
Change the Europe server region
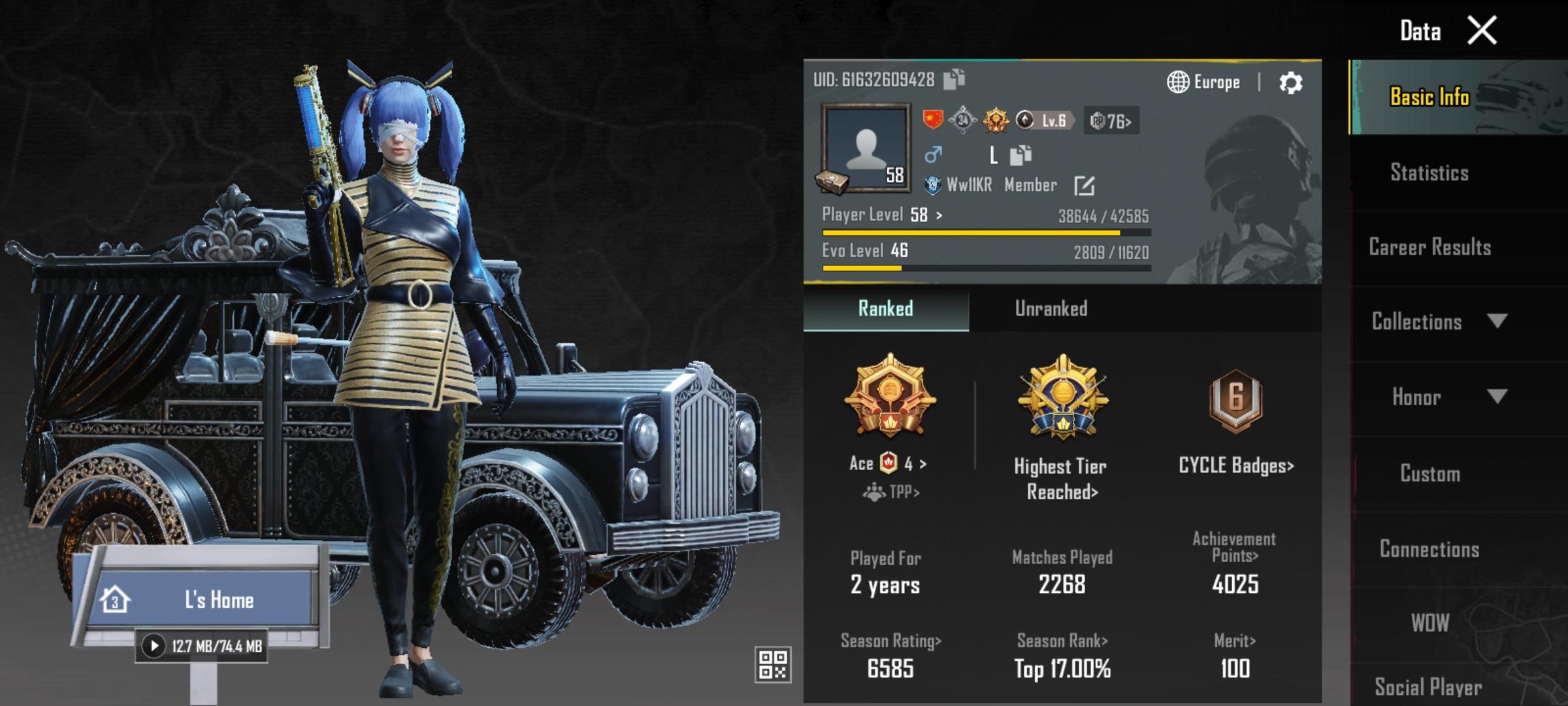(x=1203, y=82)
